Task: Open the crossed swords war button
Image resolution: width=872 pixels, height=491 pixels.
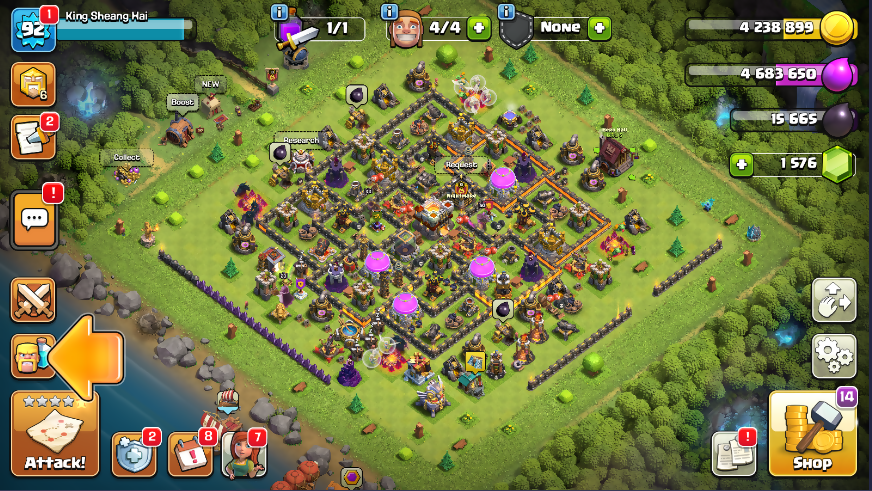Action: 33,299
